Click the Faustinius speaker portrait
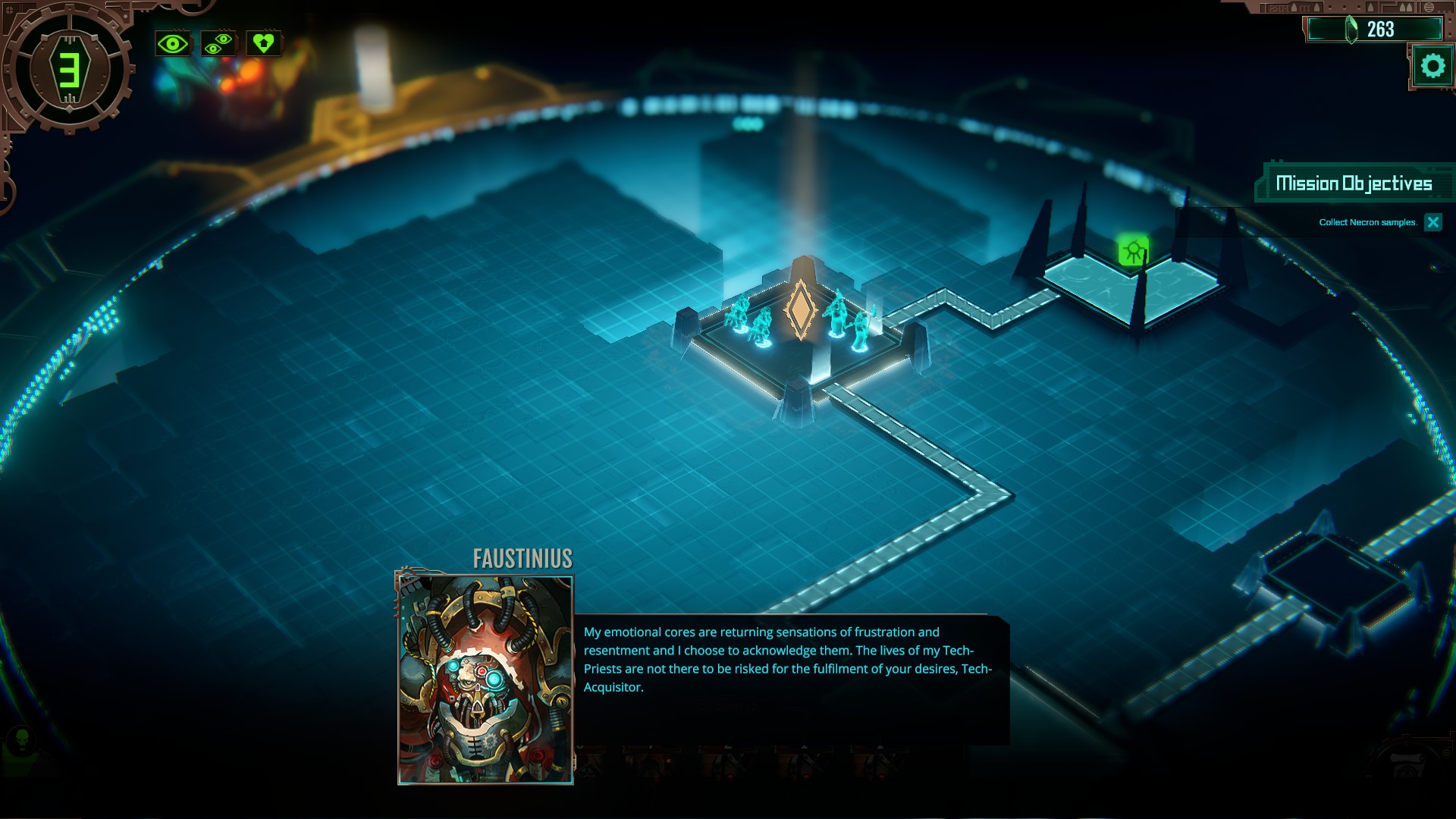This screenshot has width=1456, height=819. [485, 679]
